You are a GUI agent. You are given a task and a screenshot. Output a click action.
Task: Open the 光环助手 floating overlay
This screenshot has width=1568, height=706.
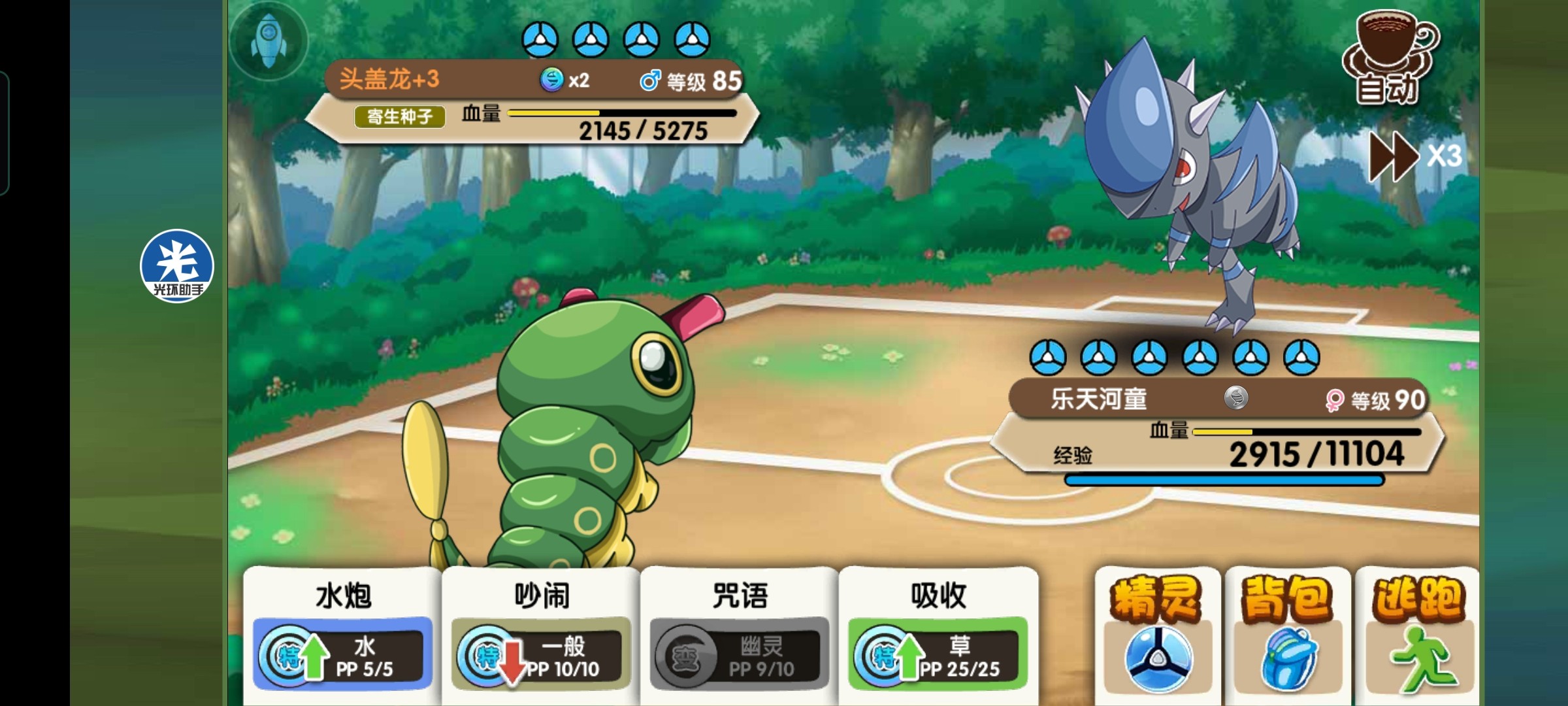pyautogui.click(x=177, y=266)
